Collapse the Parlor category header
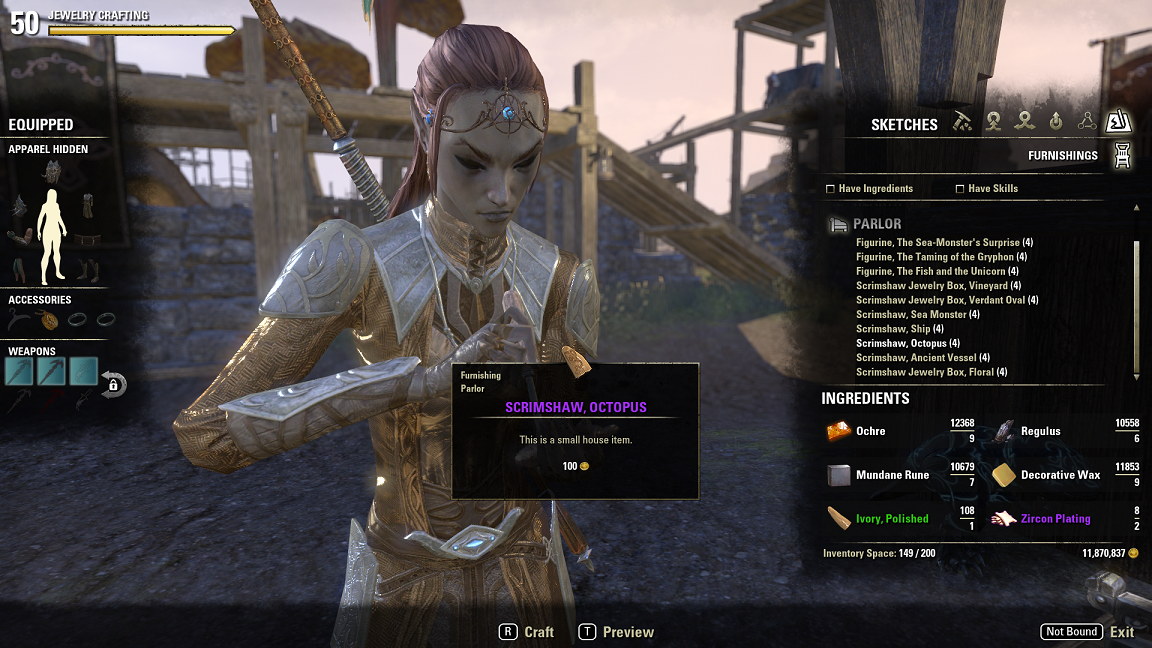 (x=876, y=224)
